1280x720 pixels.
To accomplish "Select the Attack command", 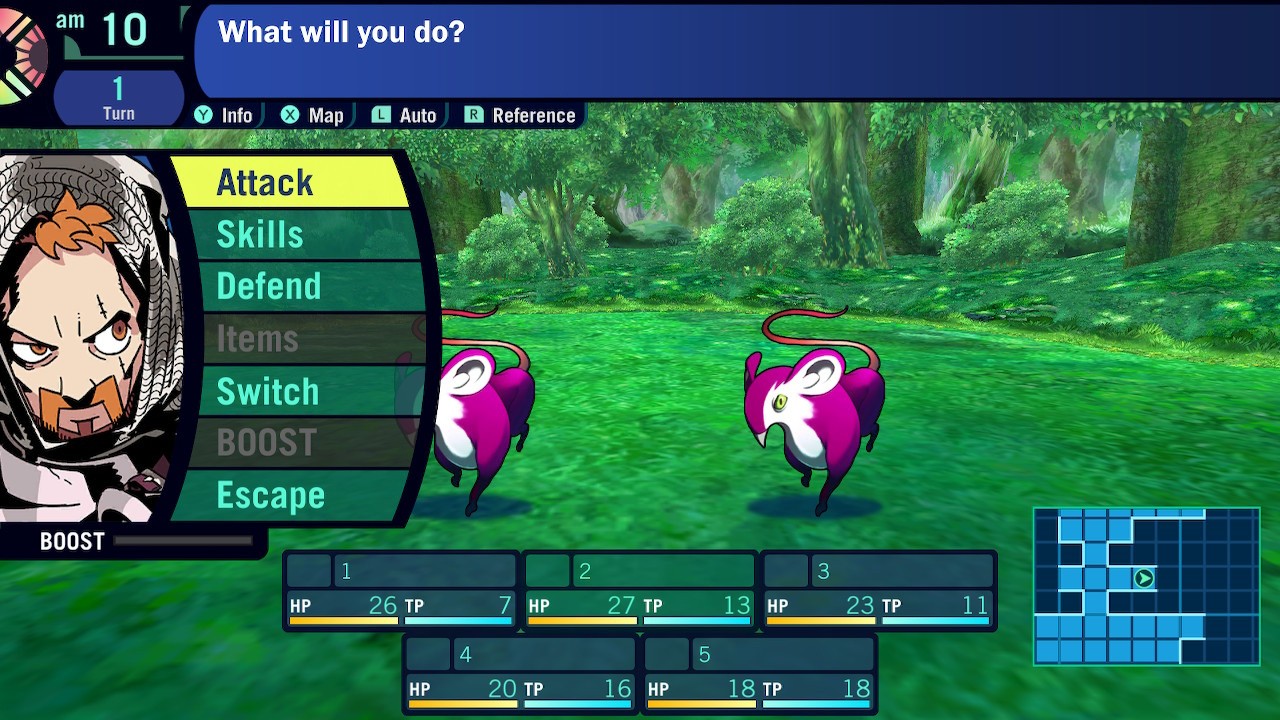I will tap(290, 182).
